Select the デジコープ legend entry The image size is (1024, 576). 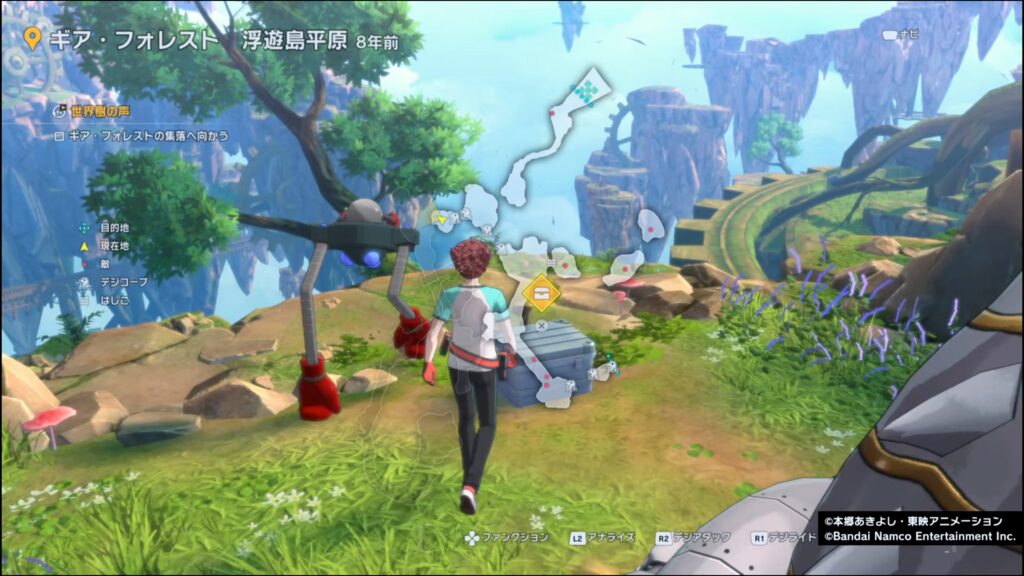pos(122,282)
